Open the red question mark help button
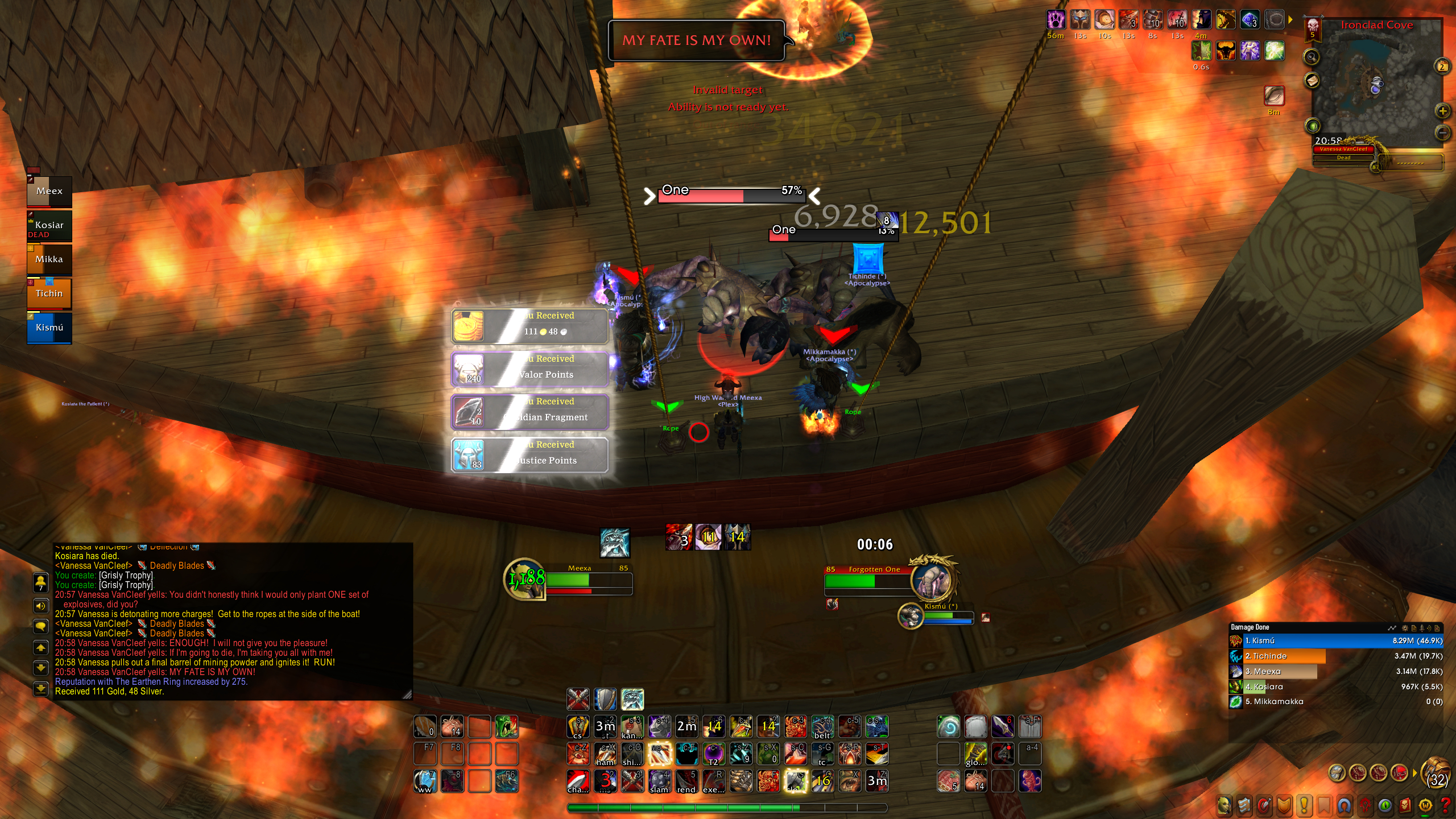 coord(1446,805)
